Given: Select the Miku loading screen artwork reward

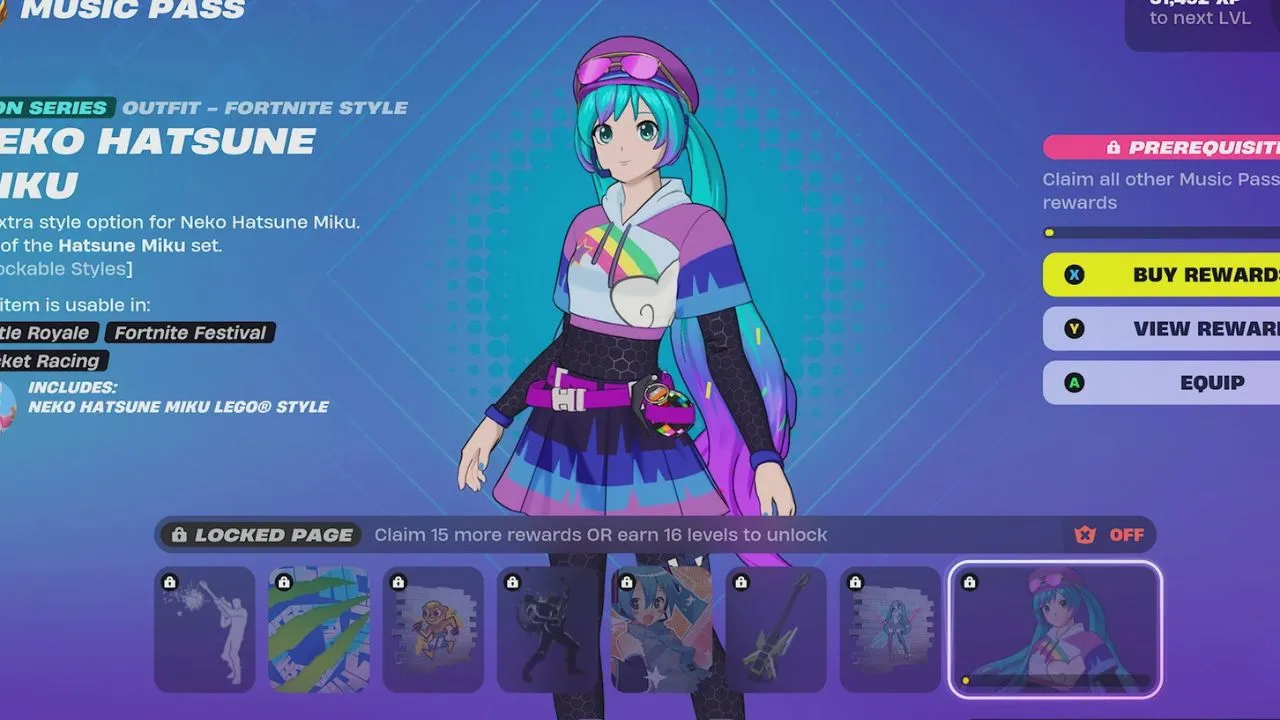Looking at the screenshot, I should click(662, 629).
